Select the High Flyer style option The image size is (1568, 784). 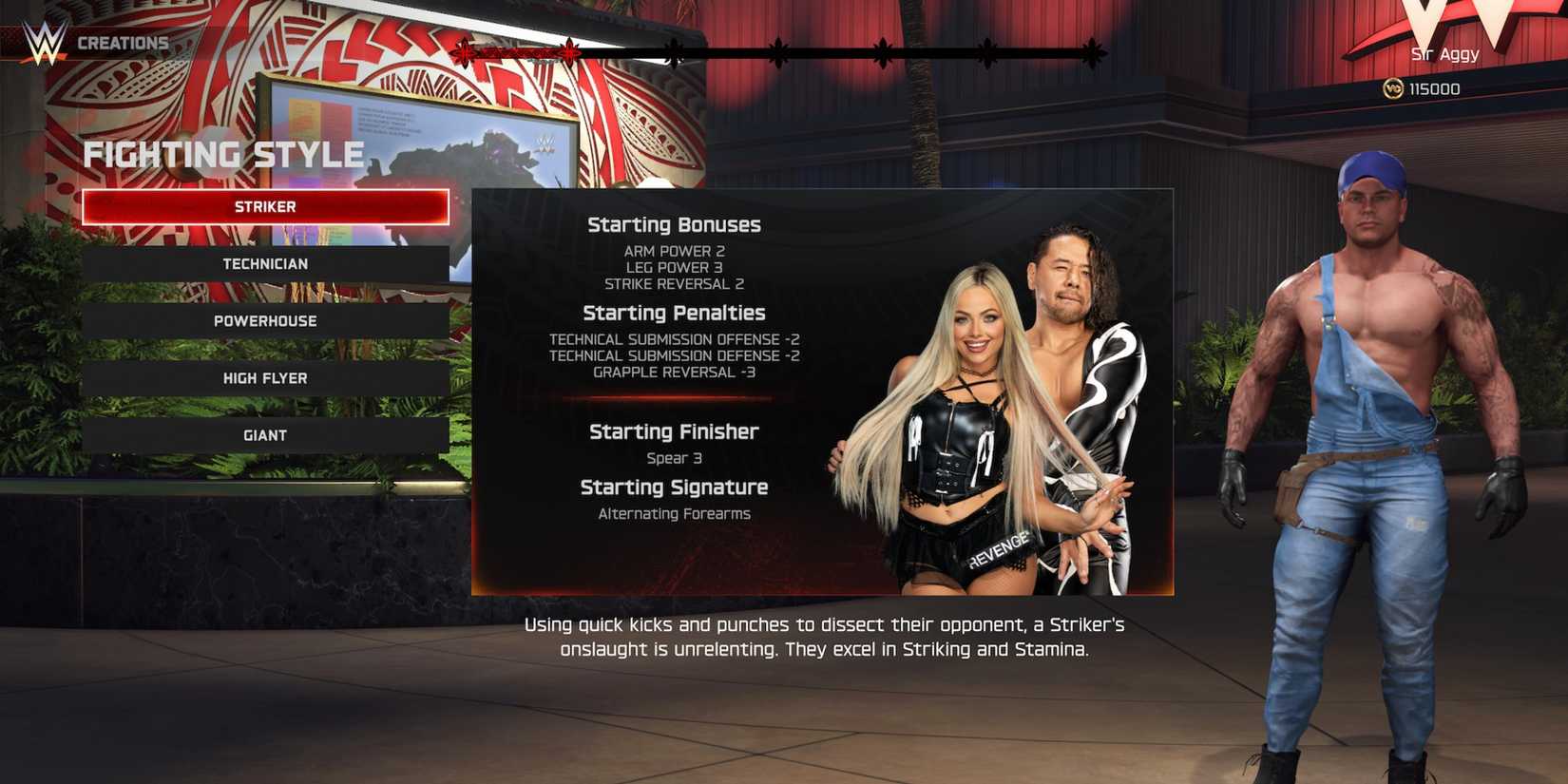pos(266,377)
